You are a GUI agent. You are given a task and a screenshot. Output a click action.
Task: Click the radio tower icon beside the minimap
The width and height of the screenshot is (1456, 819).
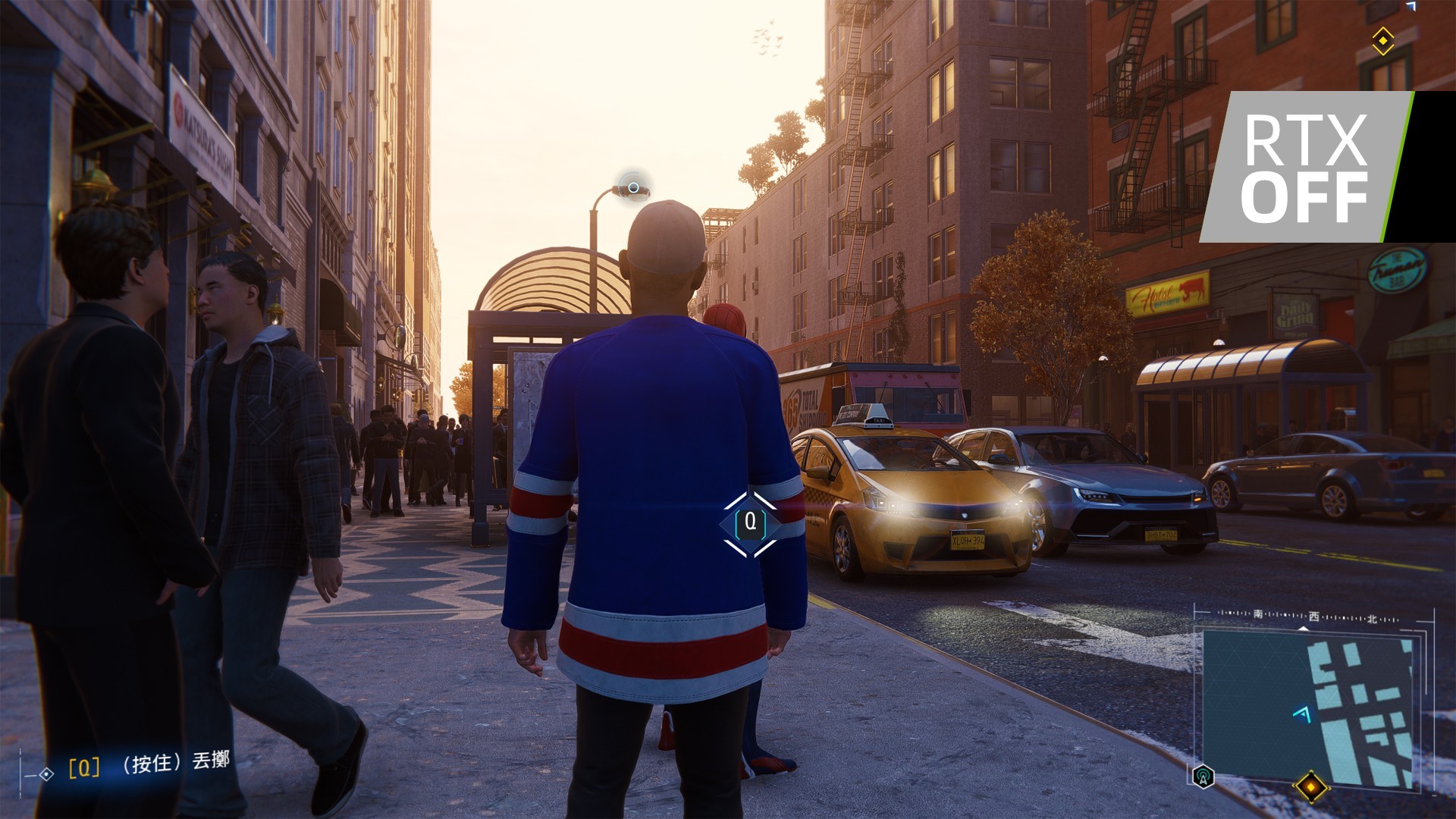(1203, 776)
